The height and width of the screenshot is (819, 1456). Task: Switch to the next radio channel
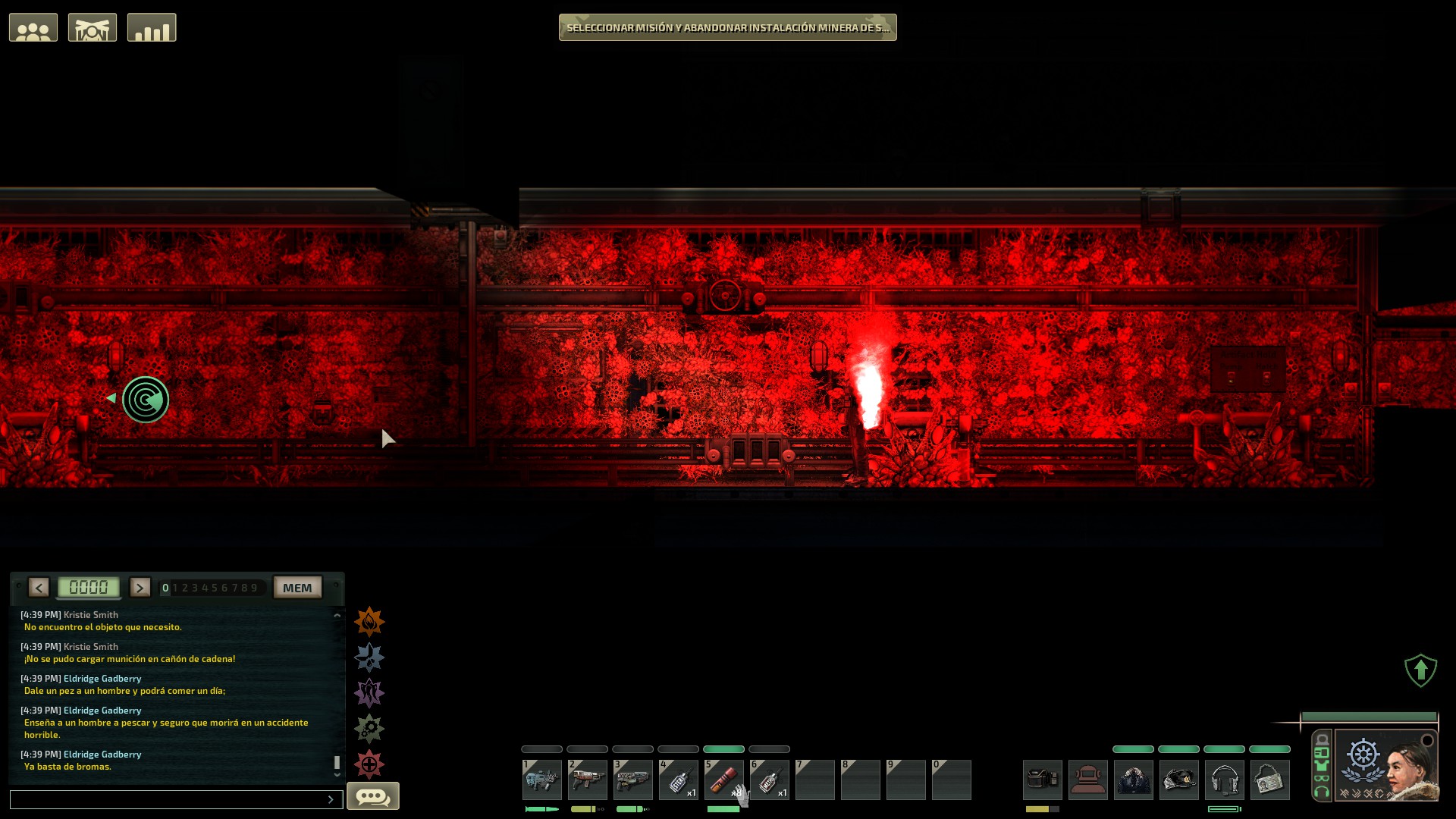(x=140, y=588)
